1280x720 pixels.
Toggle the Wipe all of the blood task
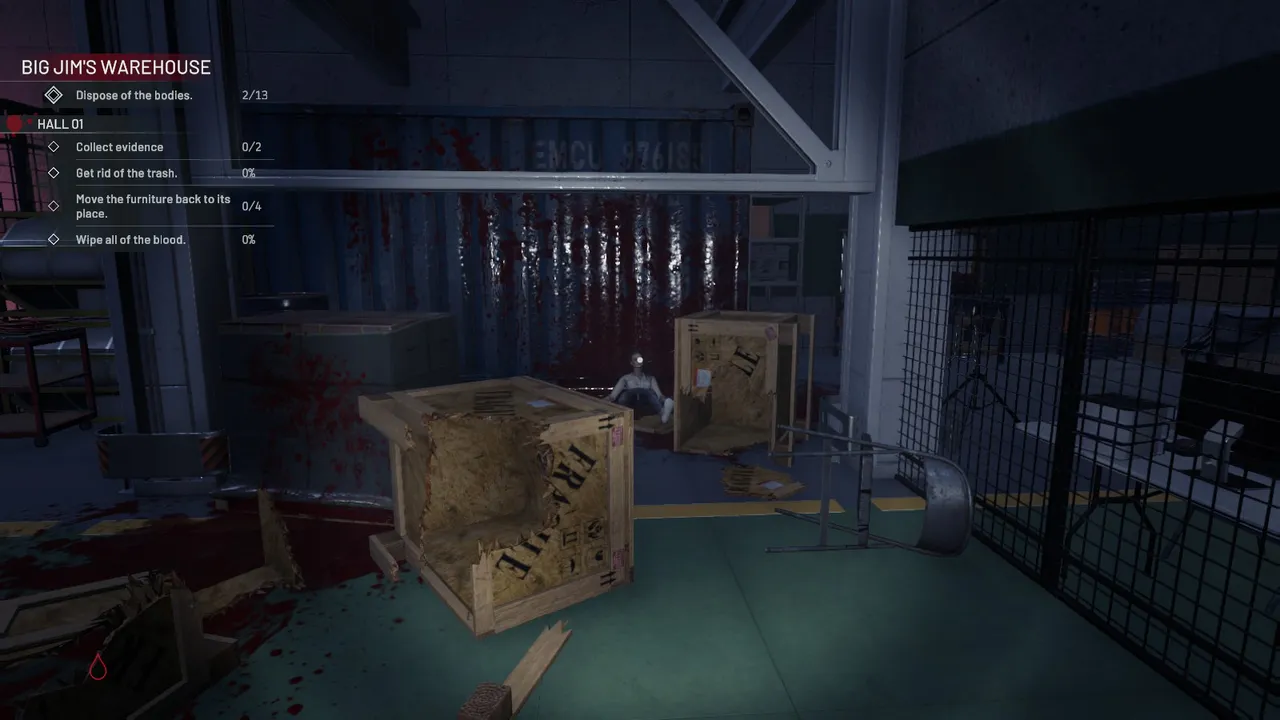(131, 239)
